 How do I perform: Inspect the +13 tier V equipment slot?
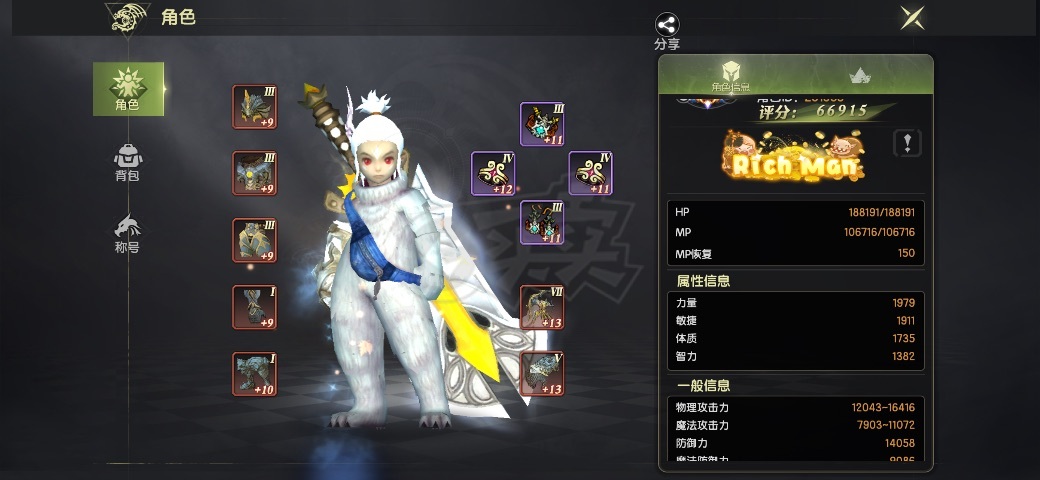click(542, 374)
